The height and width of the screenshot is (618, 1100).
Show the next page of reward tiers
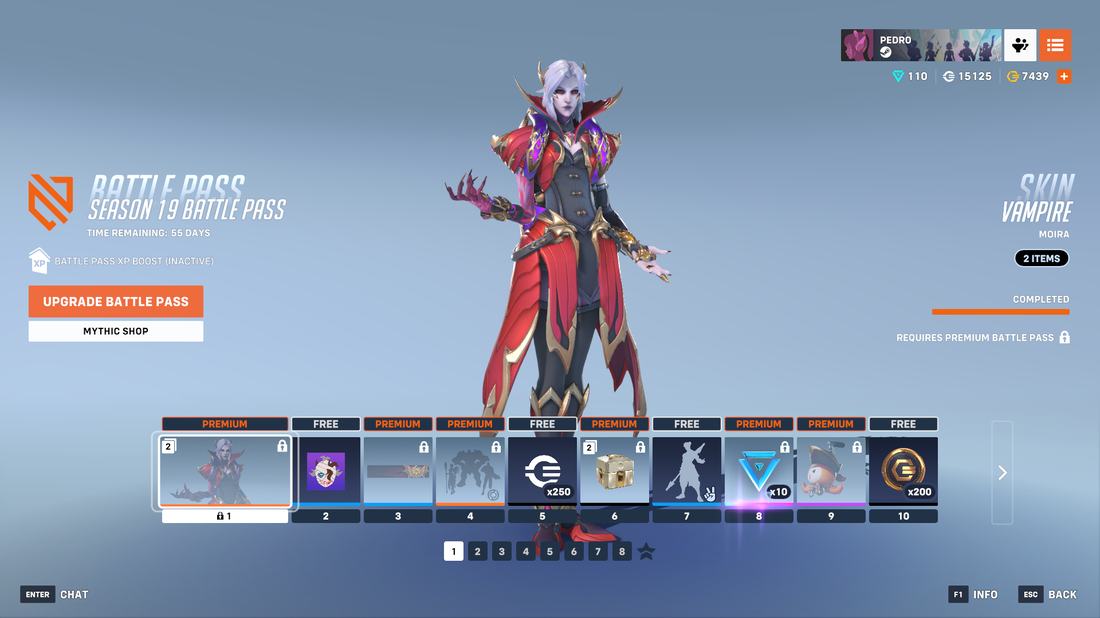point(1002,473)
